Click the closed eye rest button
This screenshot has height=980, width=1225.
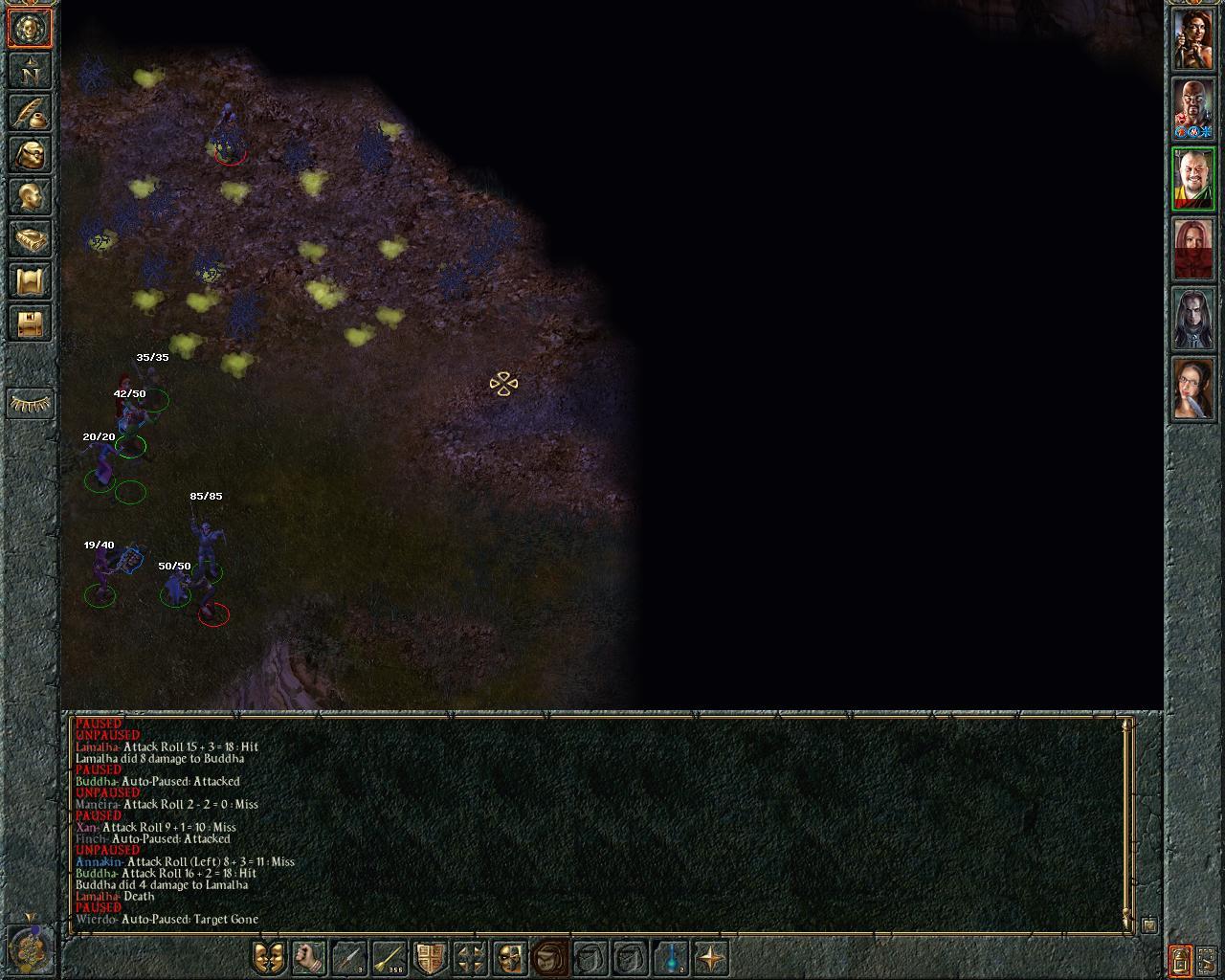(31, 404)
